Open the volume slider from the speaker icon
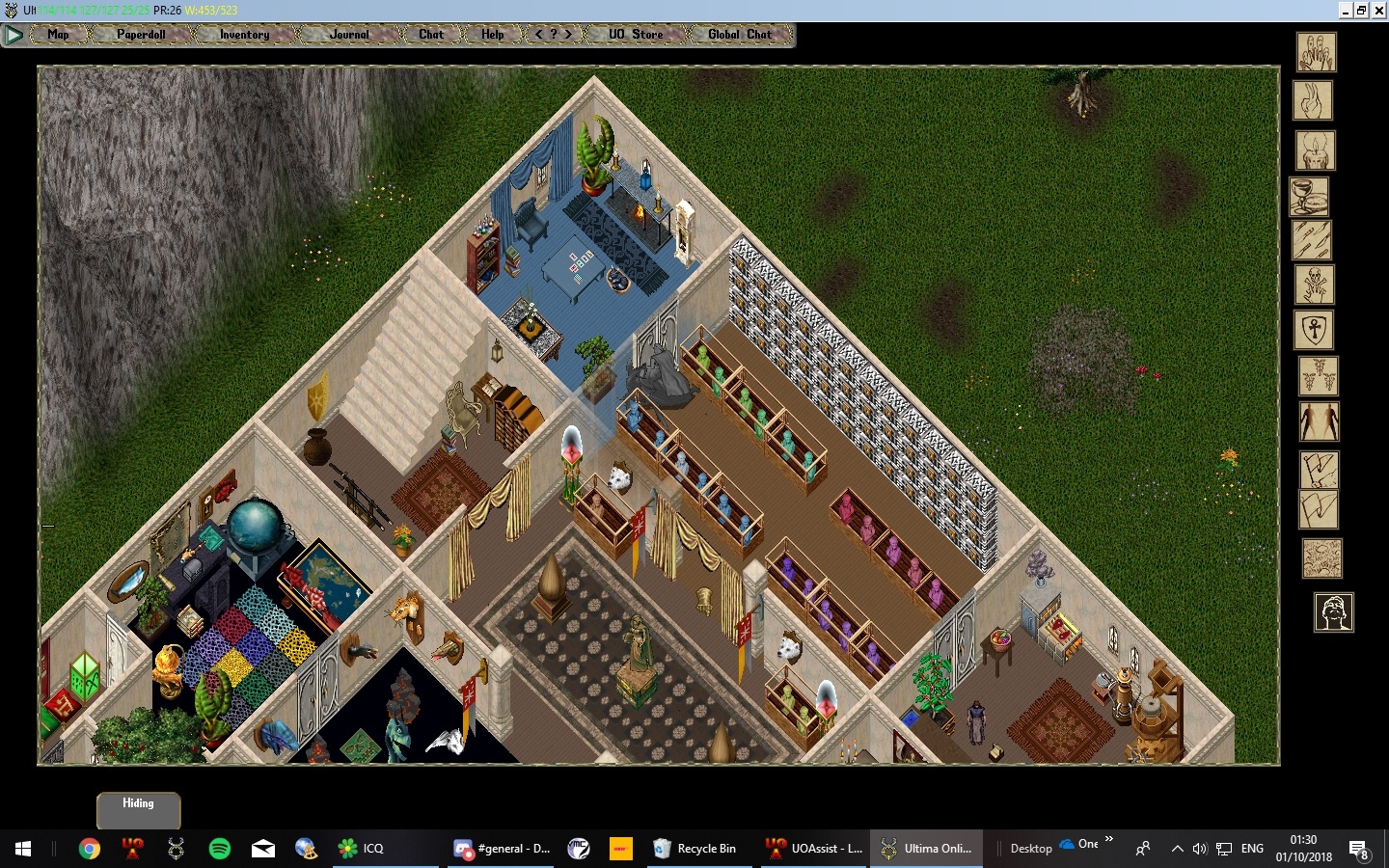Viewport: 1389px width, 868px height. tap(1200, 849)
